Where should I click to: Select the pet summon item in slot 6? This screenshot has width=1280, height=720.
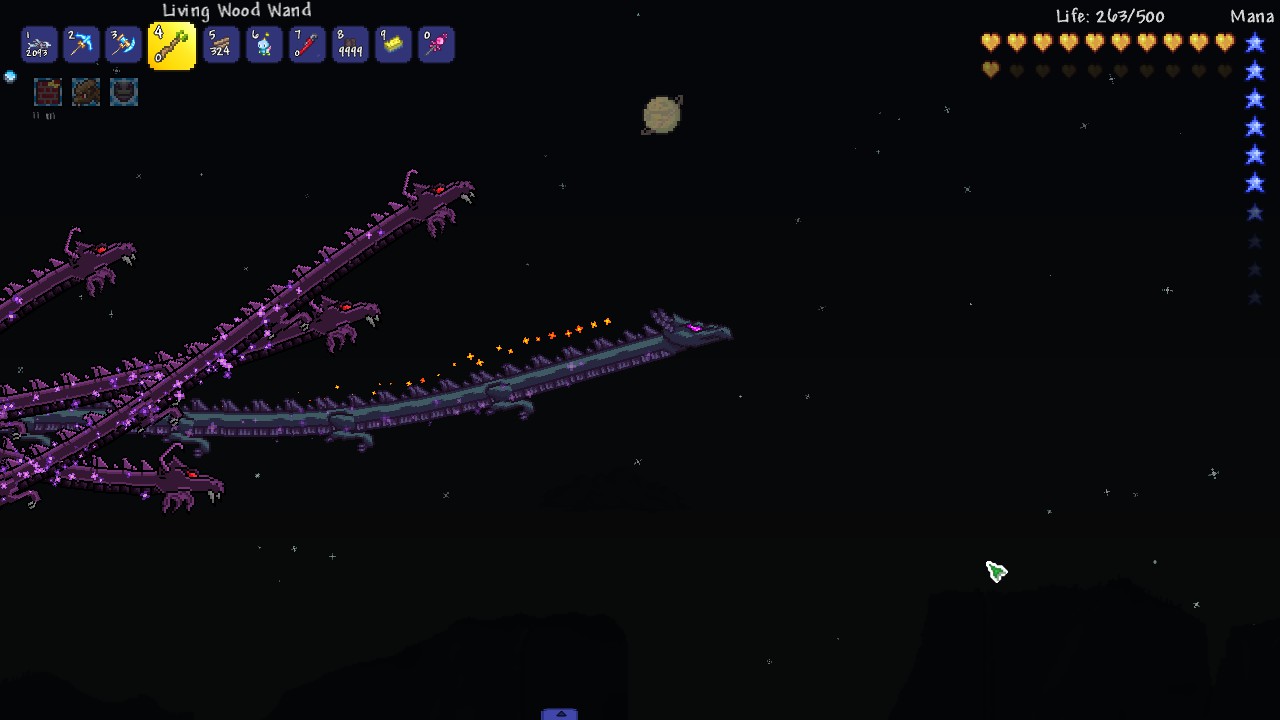(264, 44)
